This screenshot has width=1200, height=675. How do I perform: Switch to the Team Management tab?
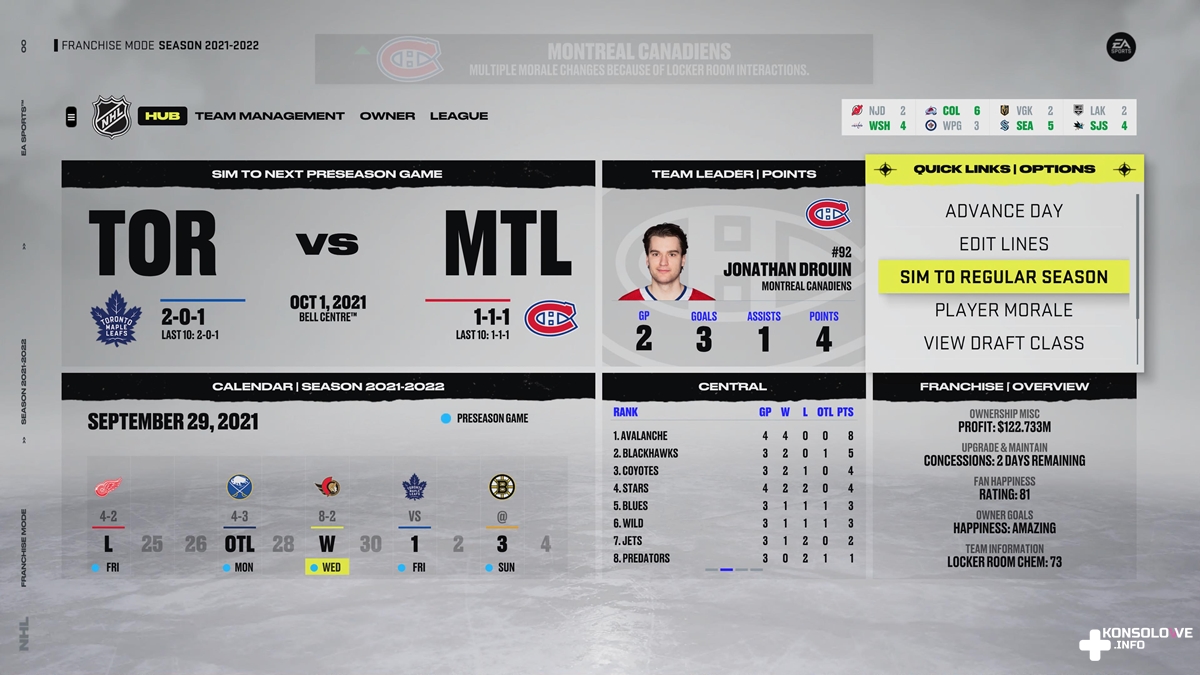pos(269,116)
